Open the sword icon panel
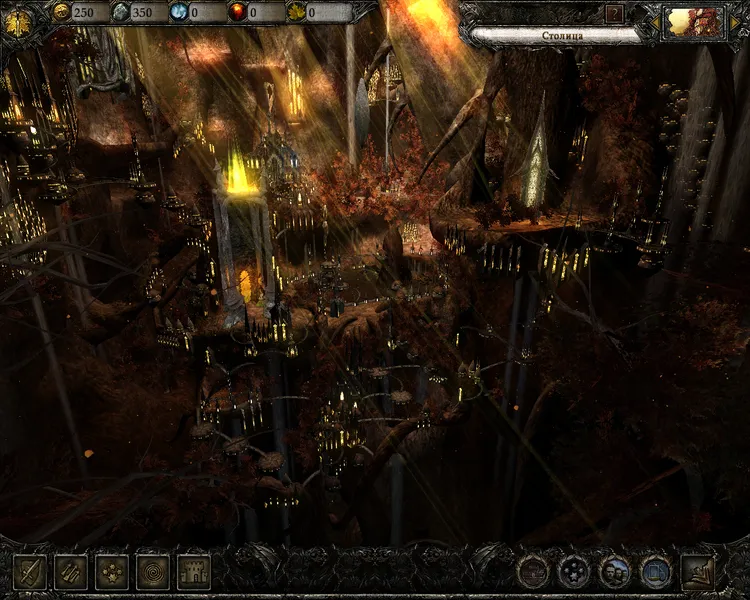The width and height of the screenshot is (750, 600). click(x=29, y=571)
